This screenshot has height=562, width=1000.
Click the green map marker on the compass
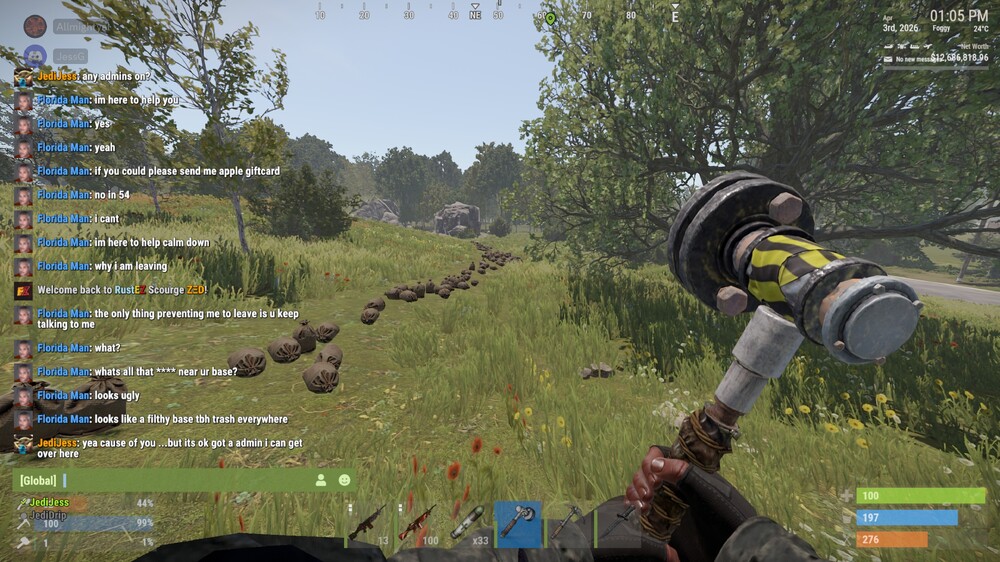[x=550, y=18]
